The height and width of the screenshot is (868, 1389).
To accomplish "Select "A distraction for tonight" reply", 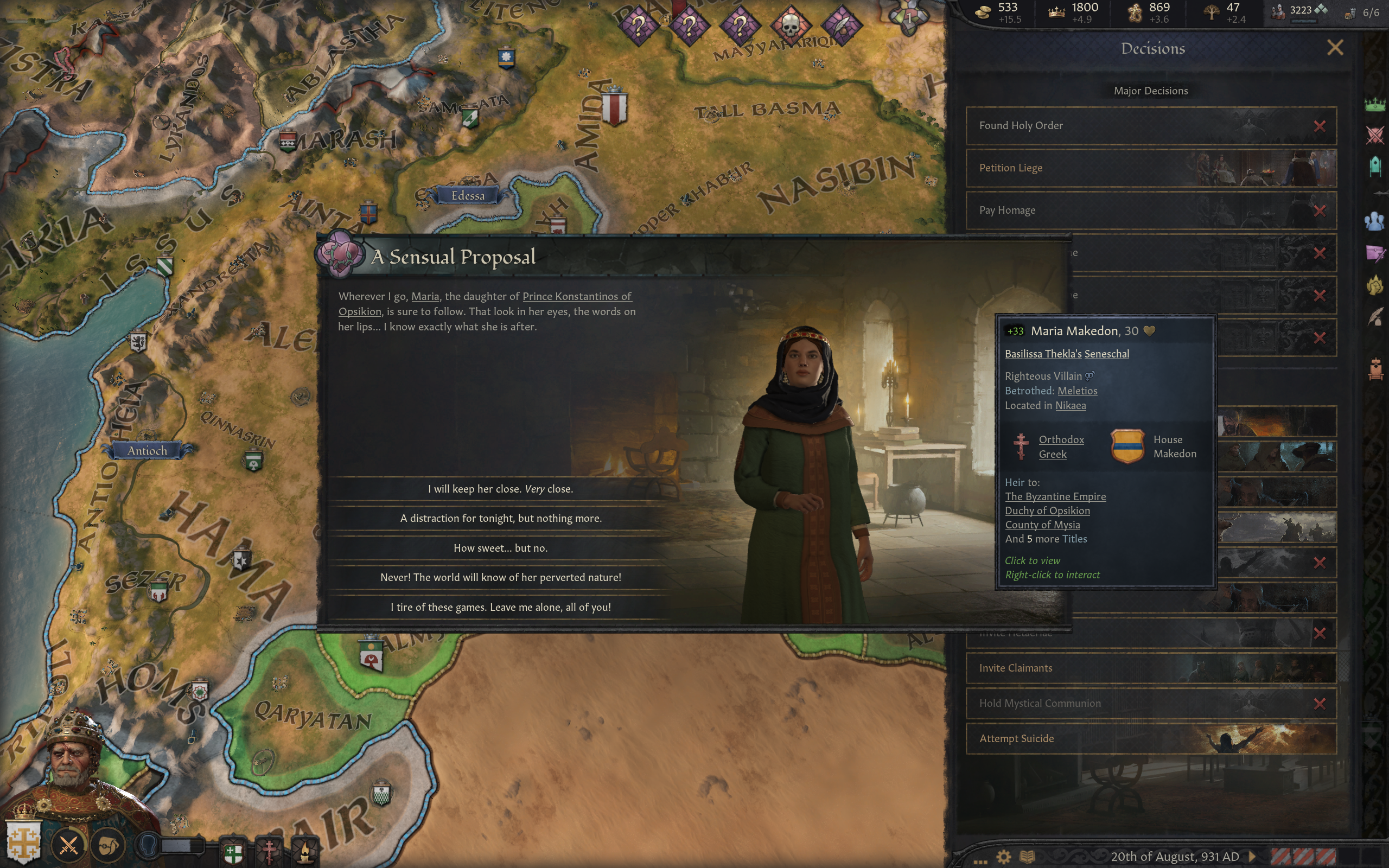I will point(500,519).
